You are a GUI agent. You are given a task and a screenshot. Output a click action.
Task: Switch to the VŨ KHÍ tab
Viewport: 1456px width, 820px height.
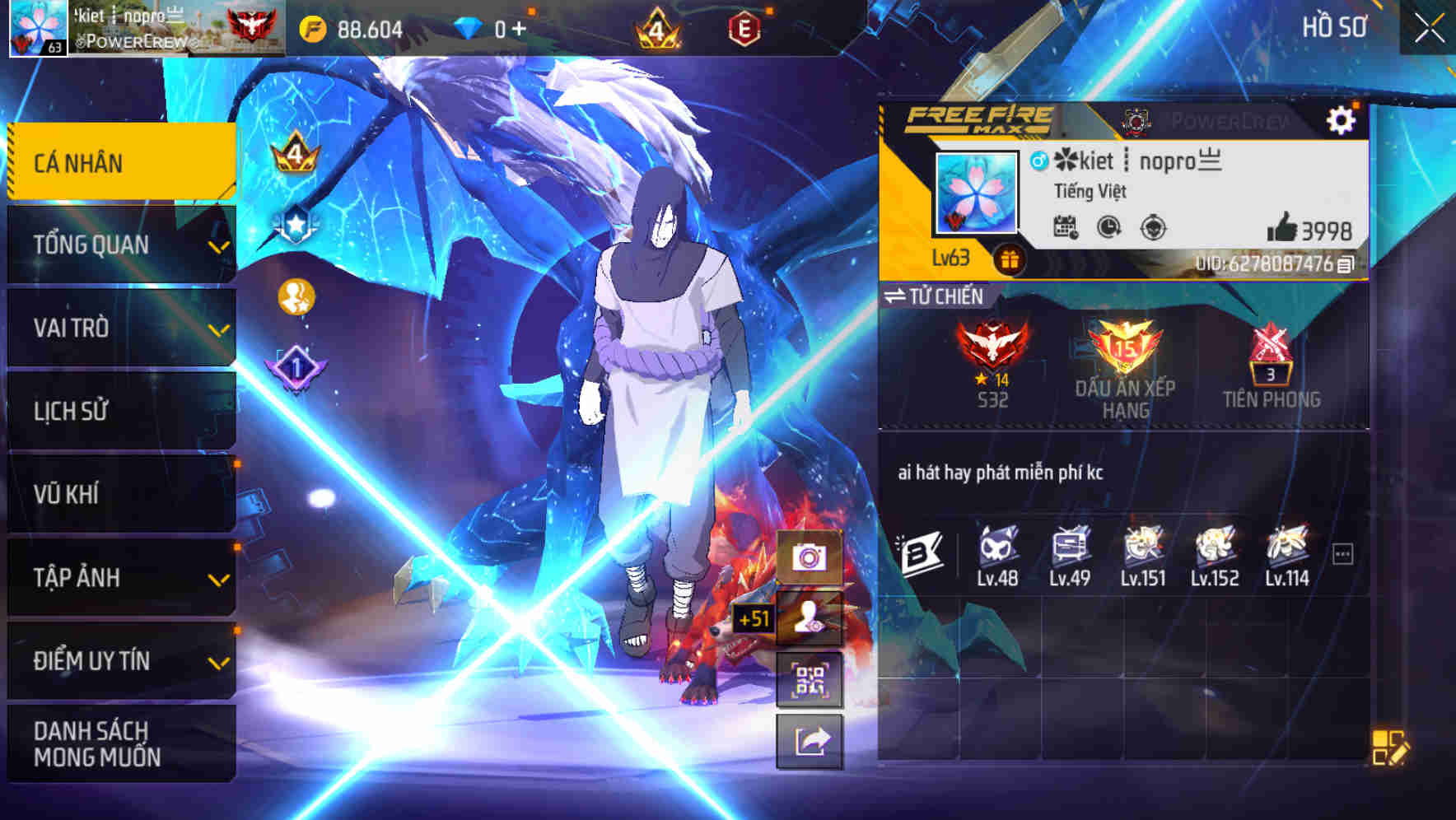119,493
